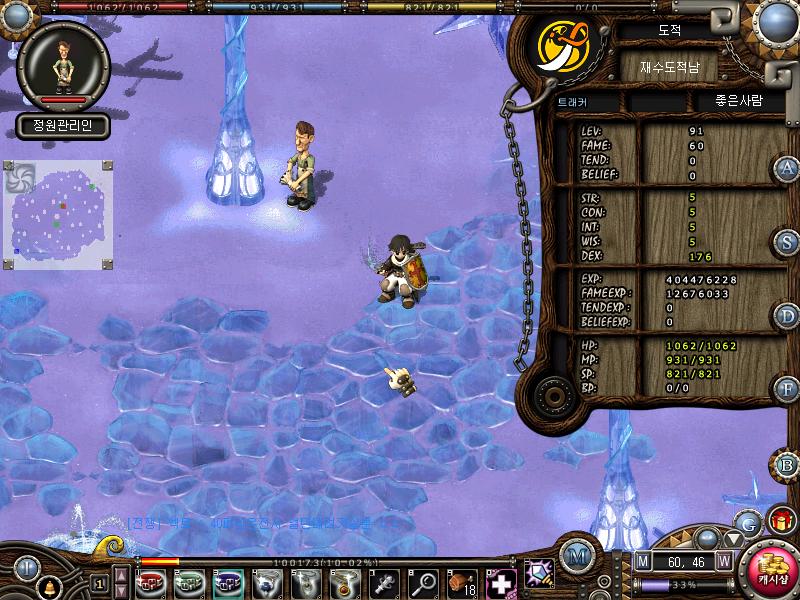Viewport: 800px width, 600px height.
Task: Click the round G button
Action: pos(747,522)
